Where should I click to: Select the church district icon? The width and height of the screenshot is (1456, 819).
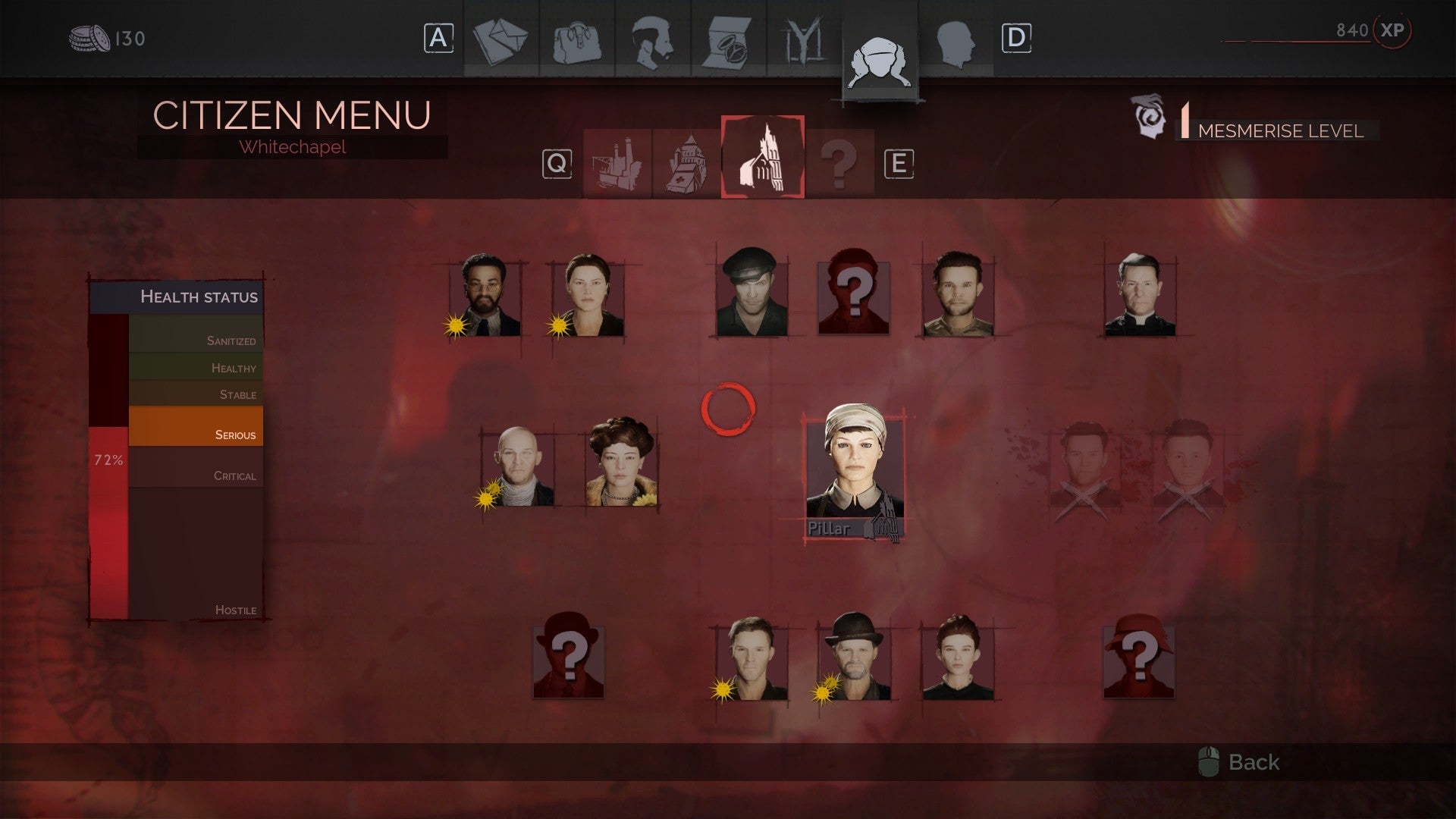coord(686,162)
